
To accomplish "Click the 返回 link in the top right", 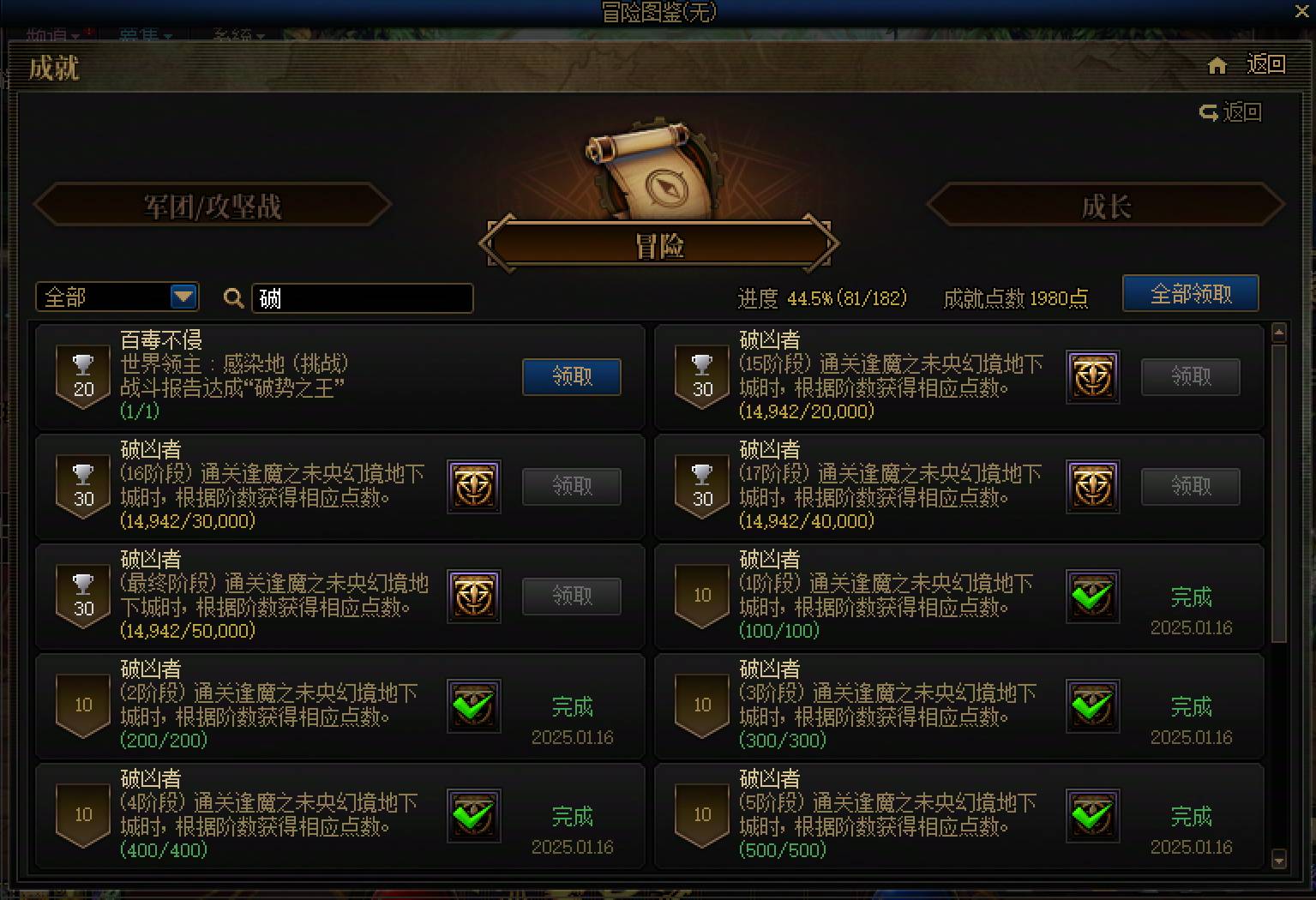I will click(1265, 64).
